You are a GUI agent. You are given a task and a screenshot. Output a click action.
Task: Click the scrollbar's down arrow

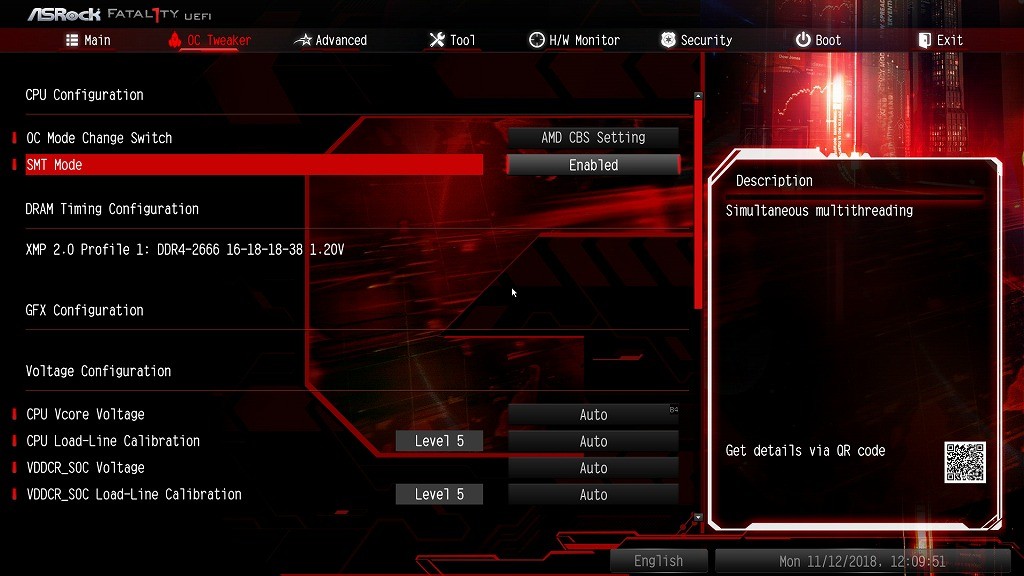click(x=698, y=518)
